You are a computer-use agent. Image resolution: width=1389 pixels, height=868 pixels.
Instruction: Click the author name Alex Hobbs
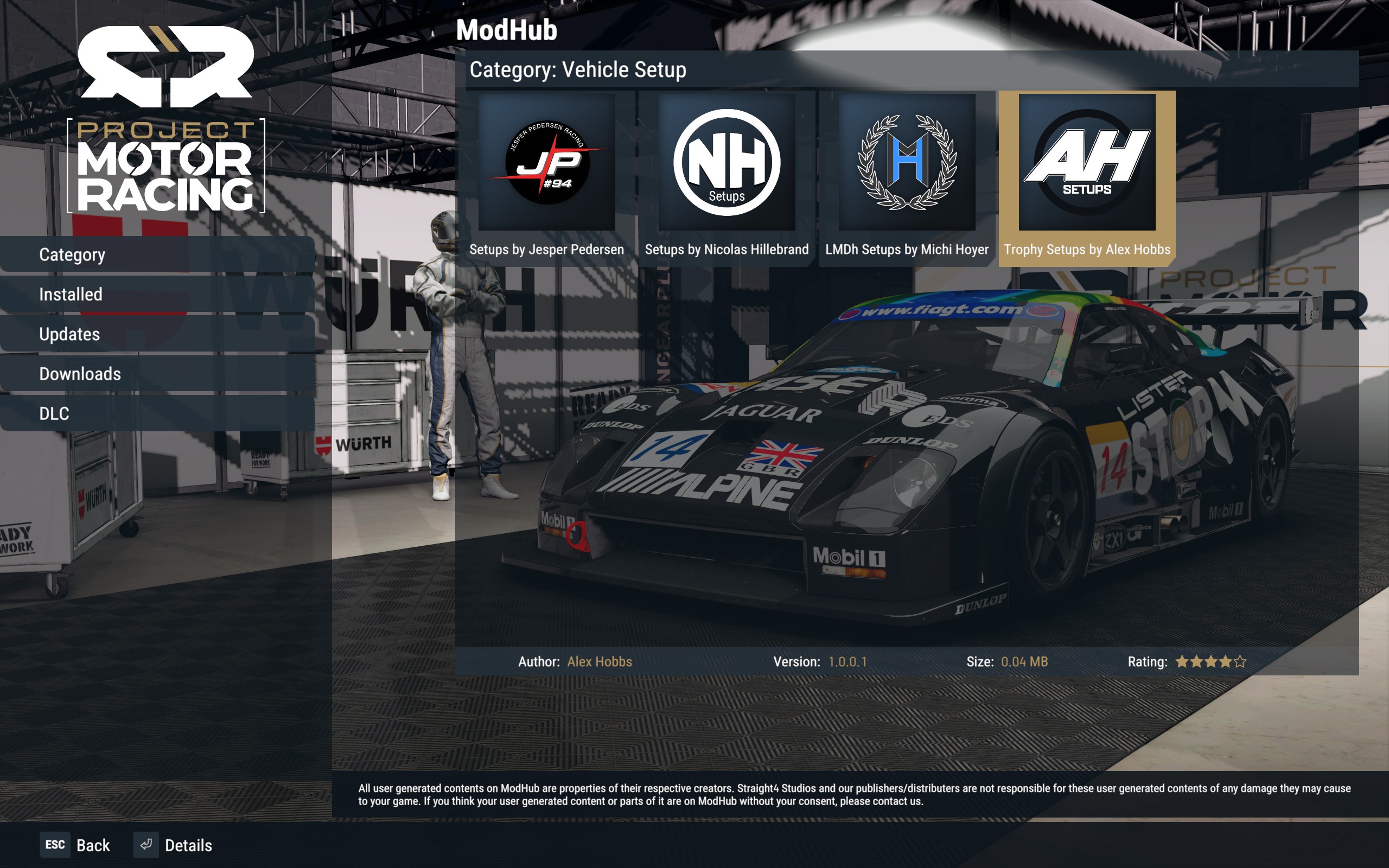598,661
